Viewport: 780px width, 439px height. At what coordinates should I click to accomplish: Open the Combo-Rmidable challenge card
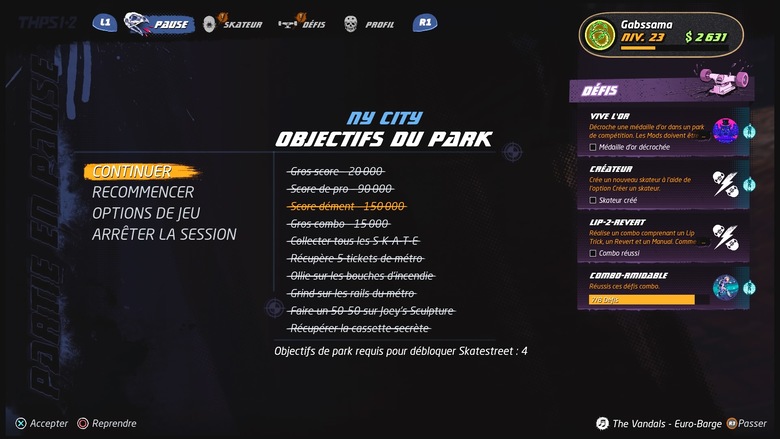click(661, 286)
